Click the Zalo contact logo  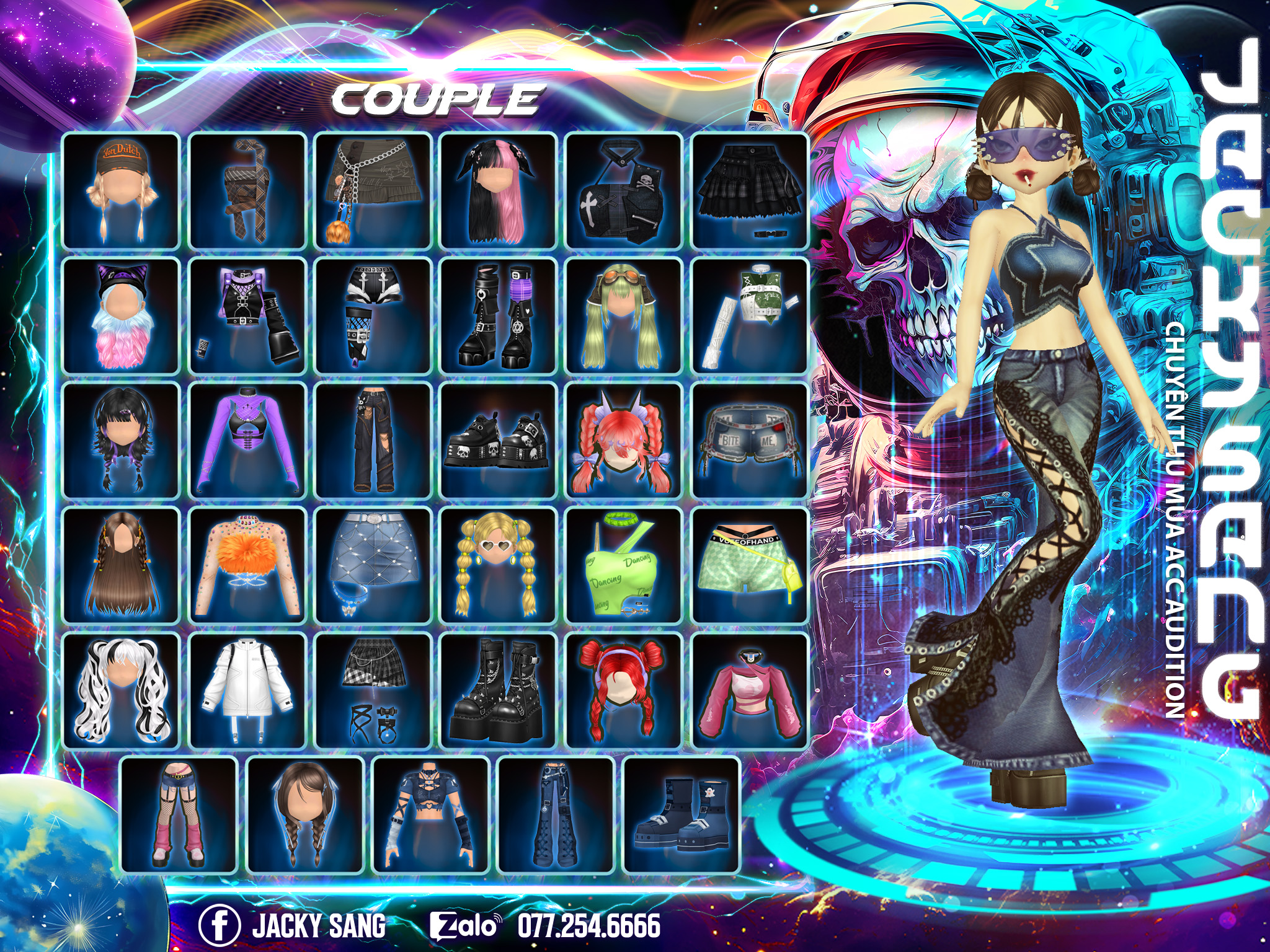(x=465, y=925)
